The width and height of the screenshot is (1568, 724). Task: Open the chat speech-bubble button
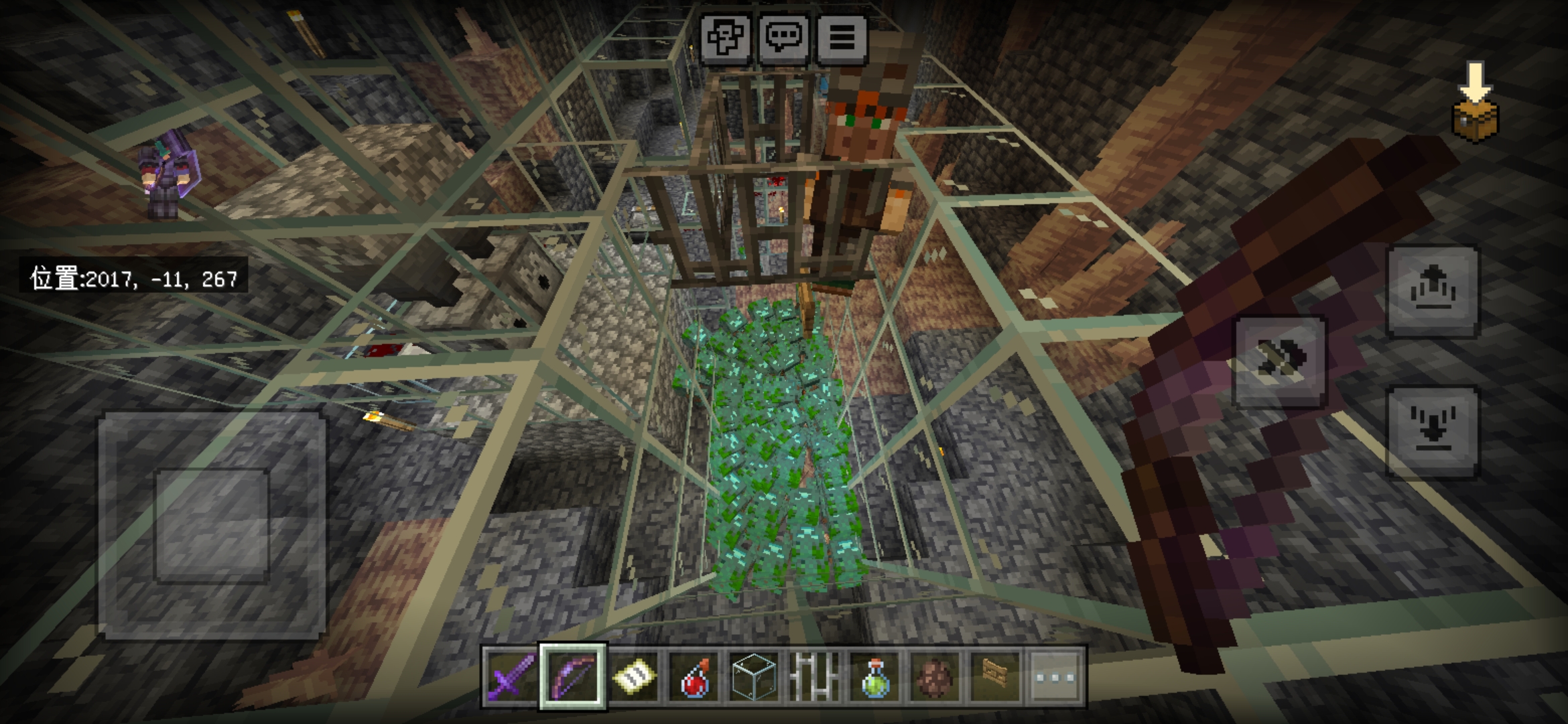[x=783, y=38]
